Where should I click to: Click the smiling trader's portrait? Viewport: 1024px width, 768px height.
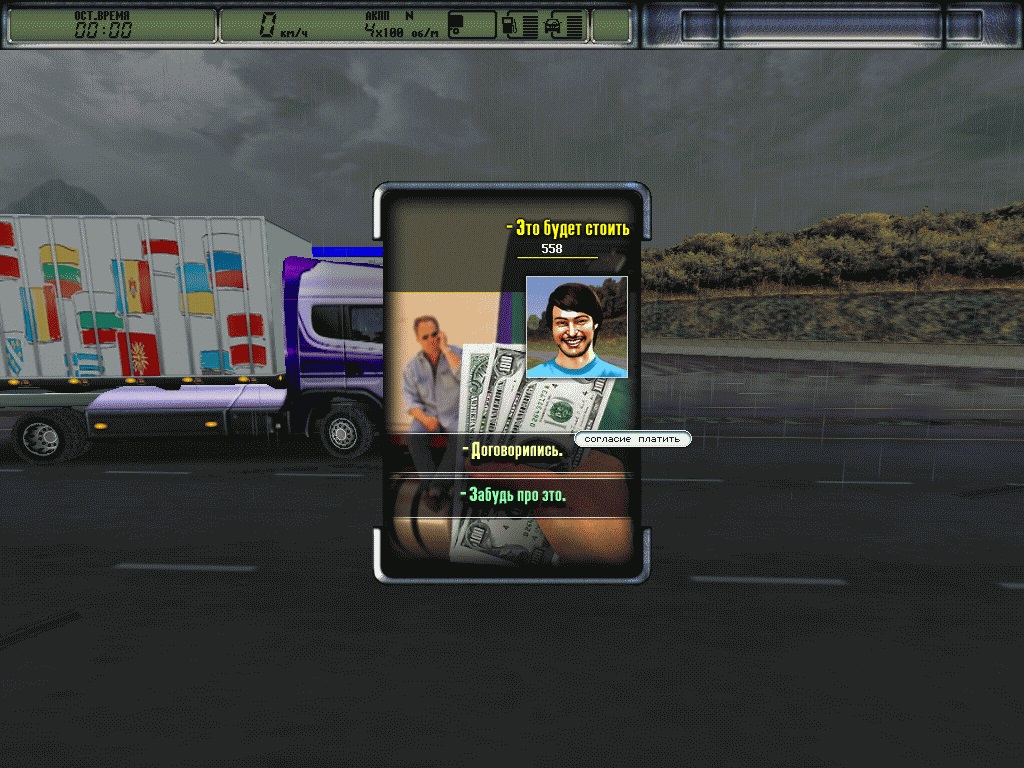click(576, 327)
